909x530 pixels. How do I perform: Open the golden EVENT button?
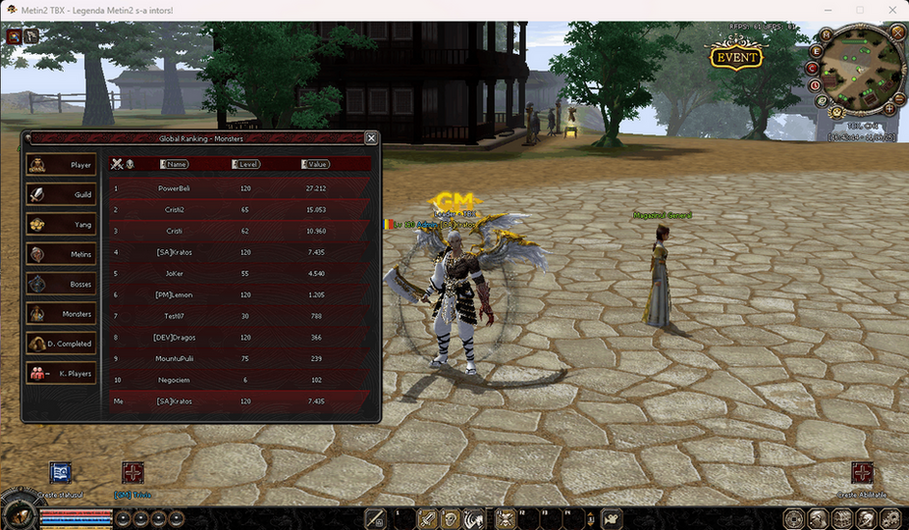736,56
